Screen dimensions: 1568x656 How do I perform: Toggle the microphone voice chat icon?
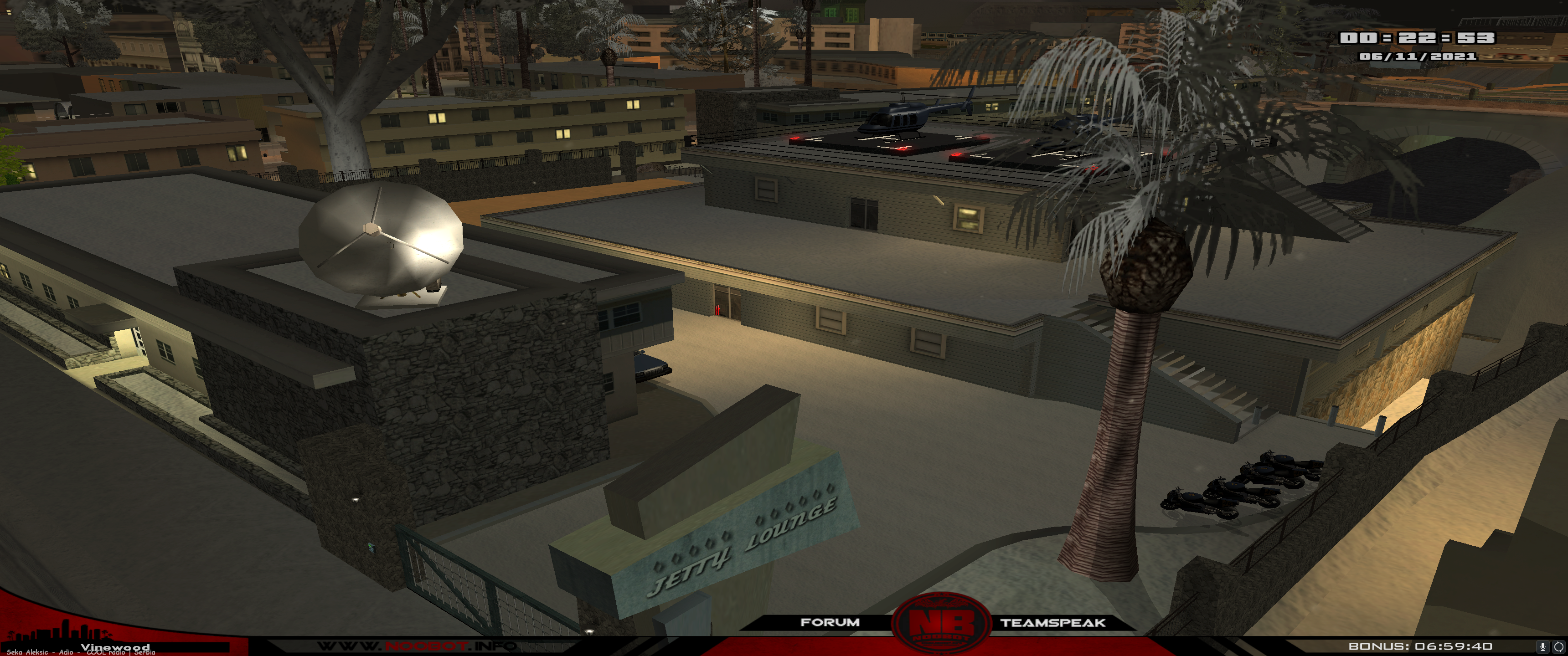(x=1542, y=646)
